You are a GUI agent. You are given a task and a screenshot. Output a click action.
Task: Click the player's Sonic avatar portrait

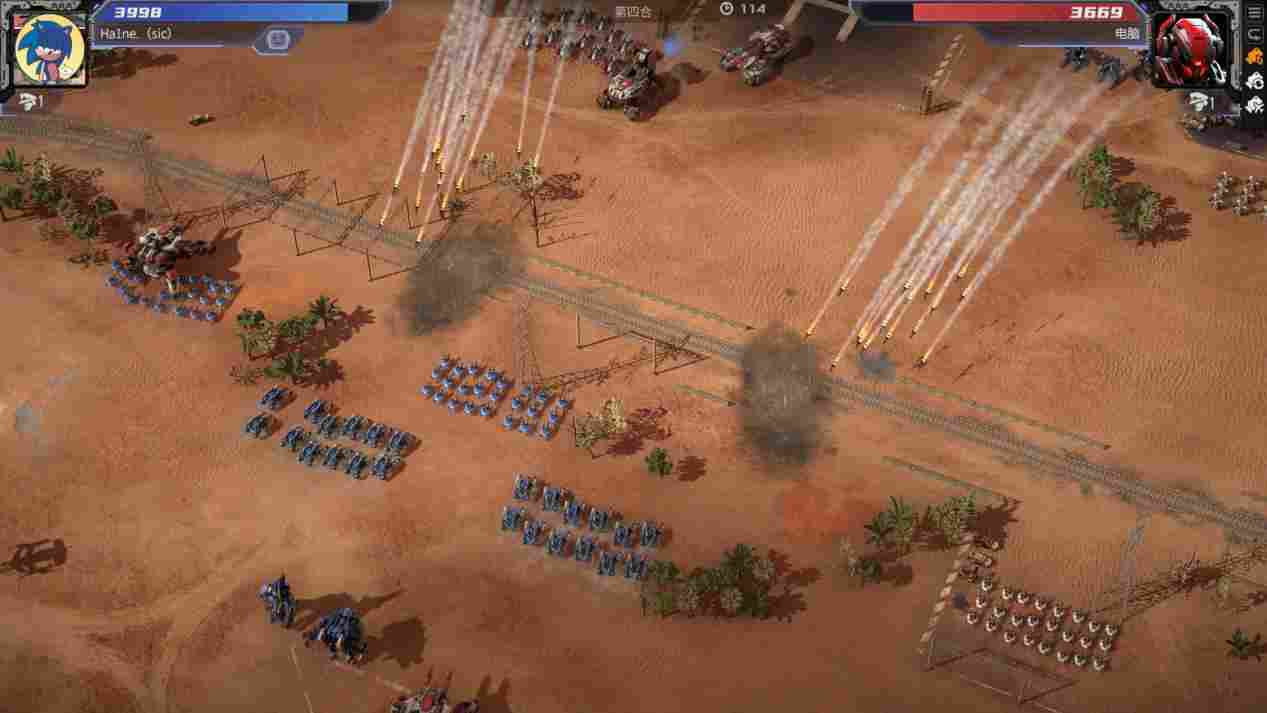(50, 49)
